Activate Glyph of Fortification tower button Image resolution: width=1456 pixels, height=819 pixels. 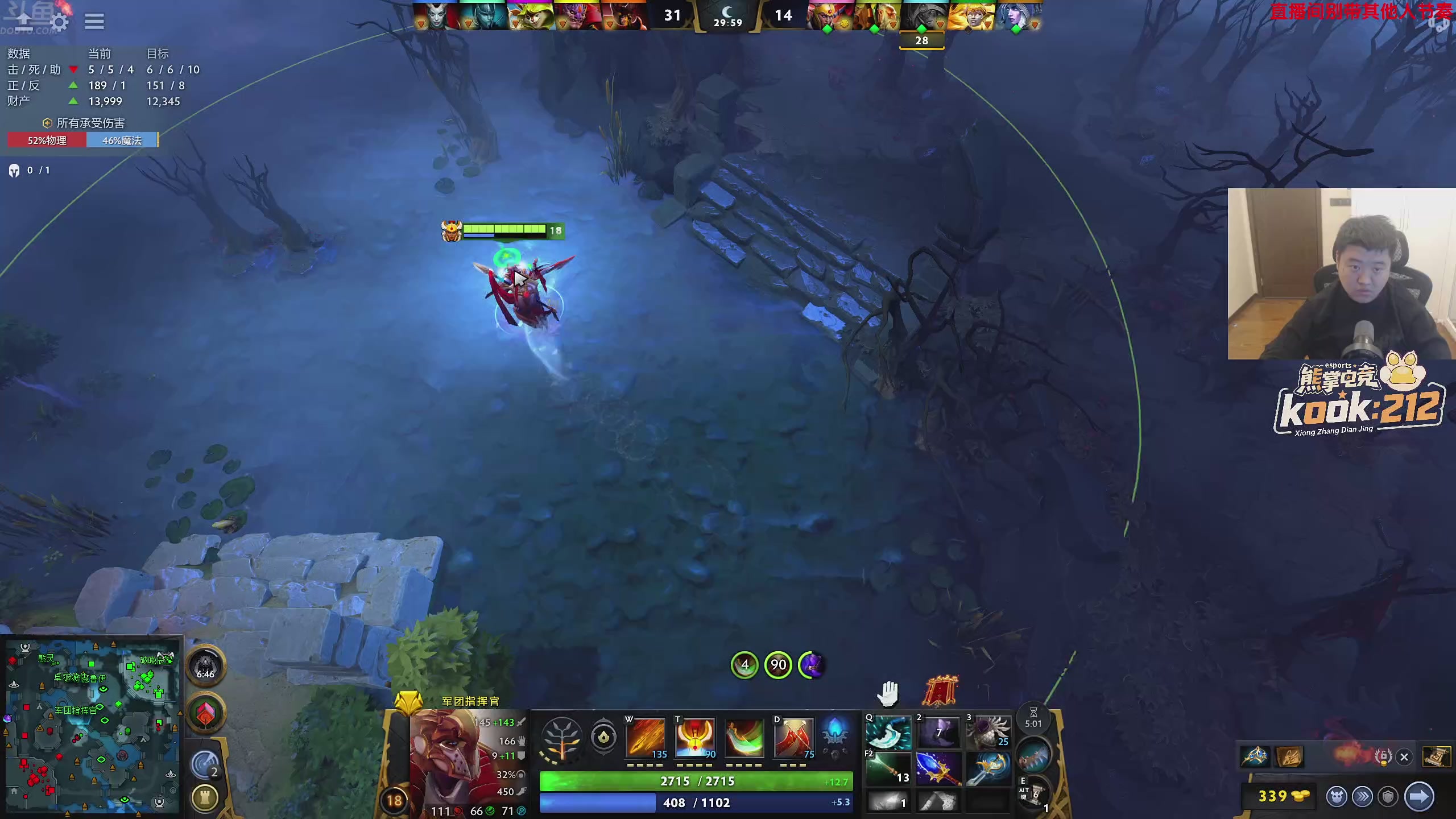point(205,798)
